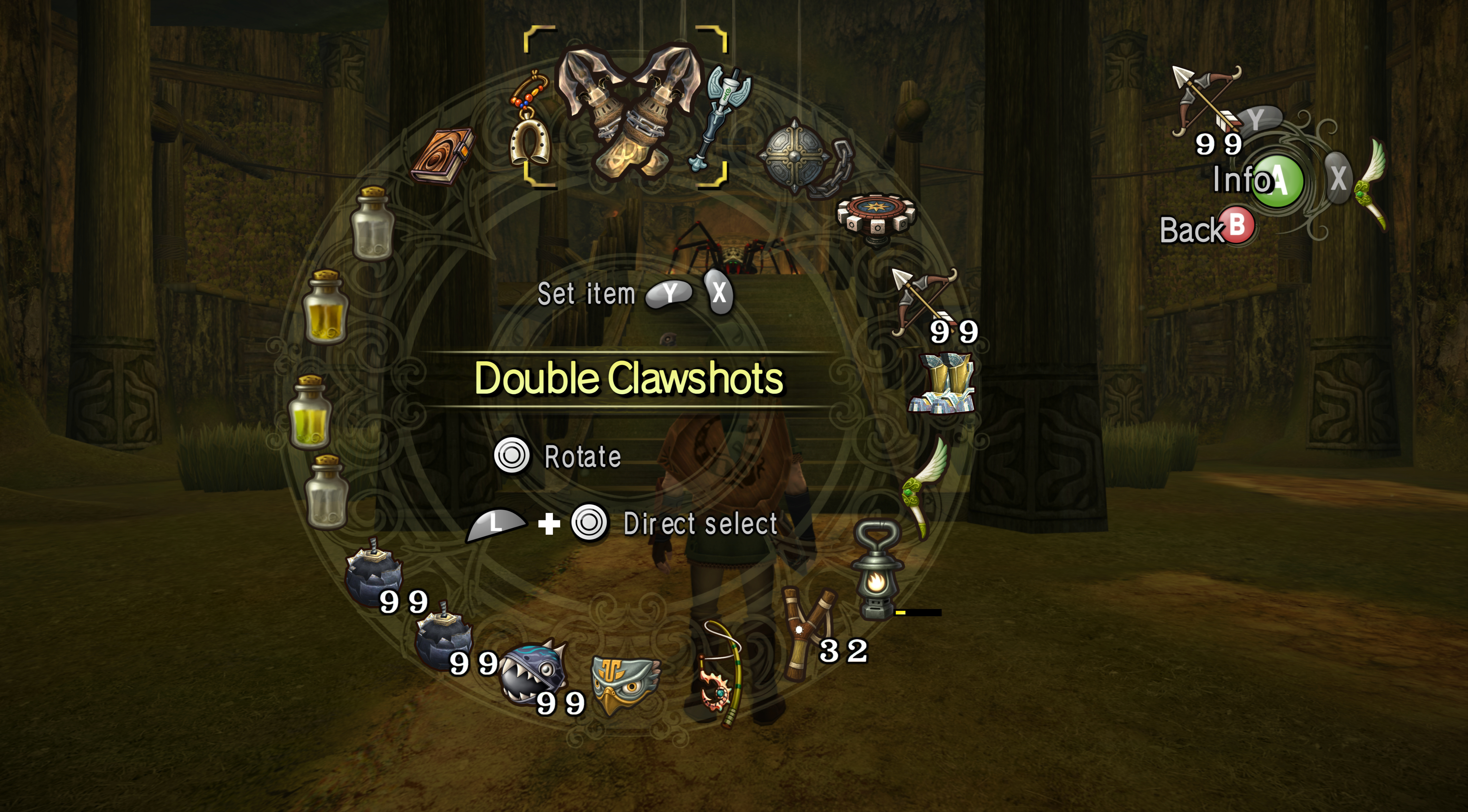Pick the fish-shaped Water Bombs
The height and width of the screenshot is (812, 1468).
[533, 672]
